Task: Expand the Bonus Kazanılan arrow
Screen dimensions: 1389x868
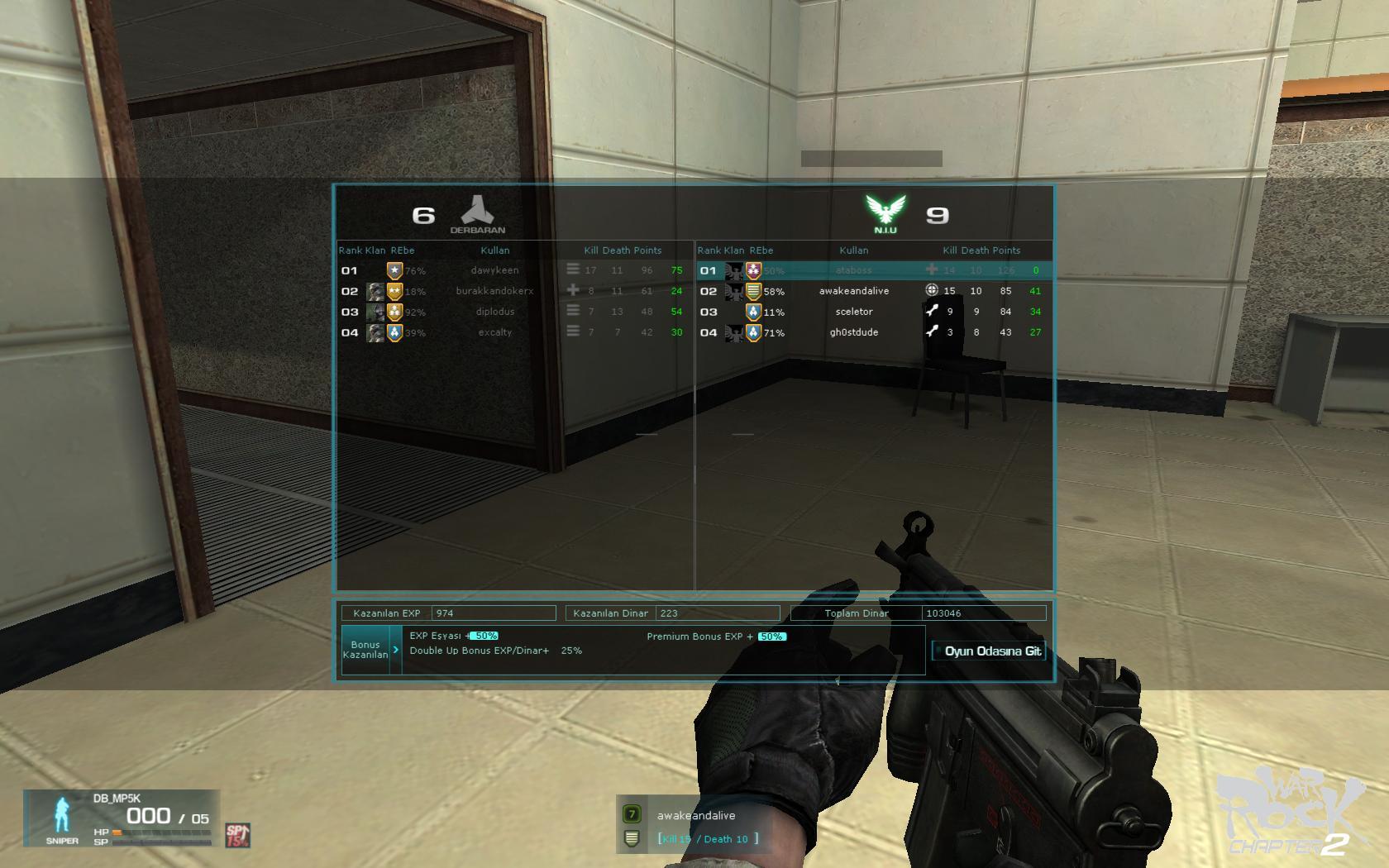Action: (x=396, y=650)
